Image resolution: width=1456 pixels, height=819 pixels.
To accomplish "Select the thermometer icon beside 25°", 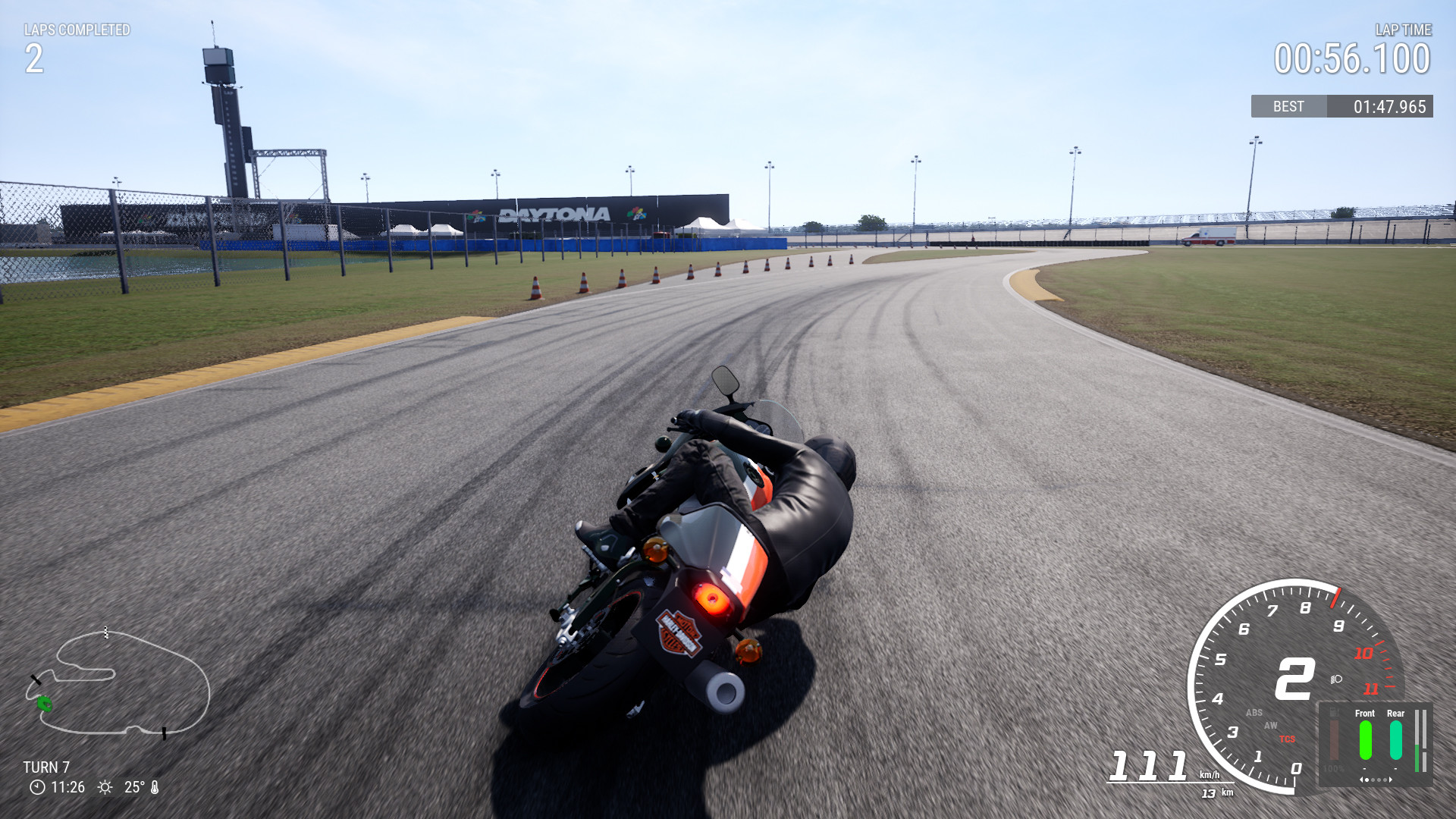I will coord(155,787).
